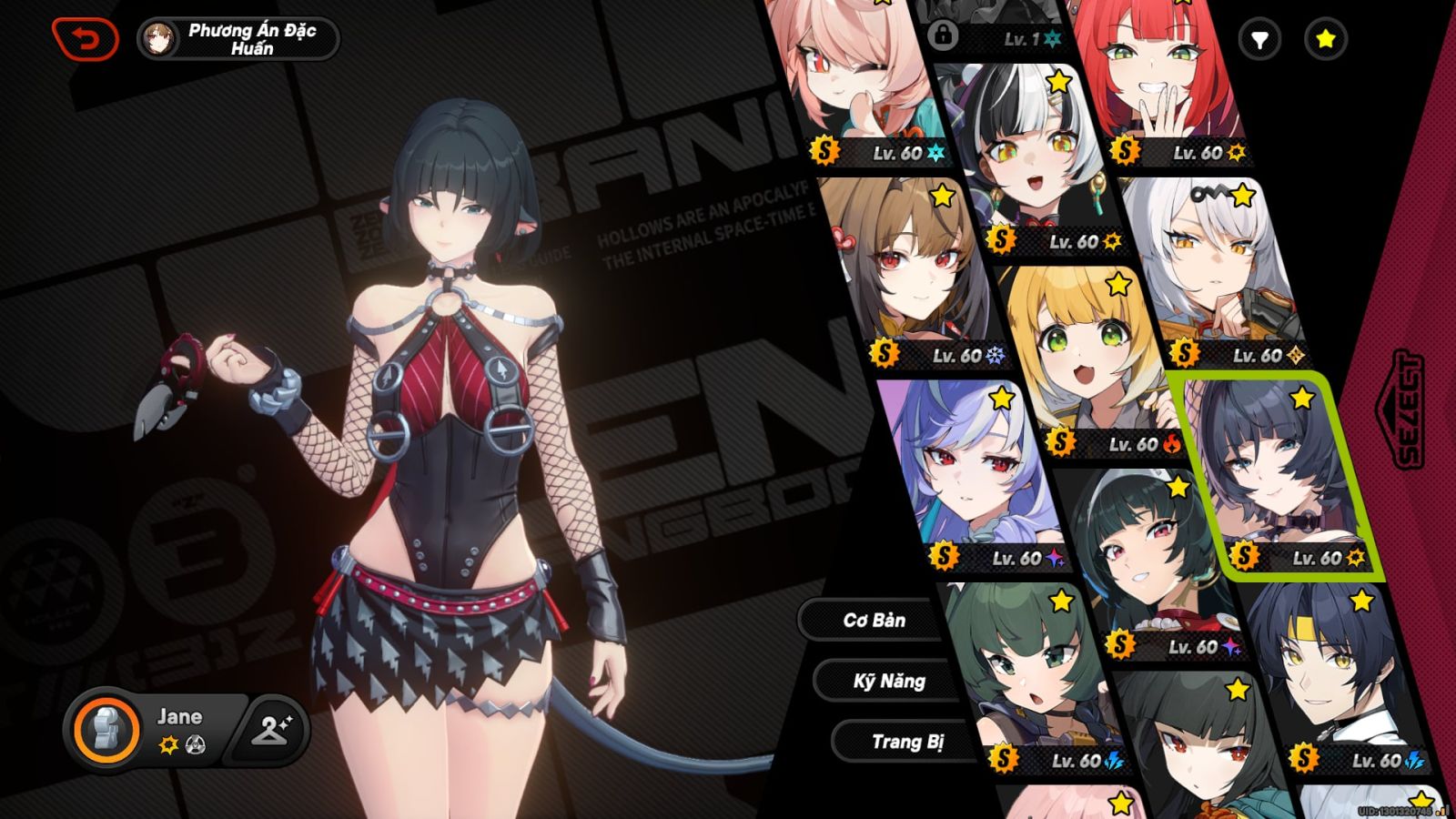Image resolution: width=1456 pixels, height=819 pixels.
Task: Open the filter funnel icon
Action: 1260,39
